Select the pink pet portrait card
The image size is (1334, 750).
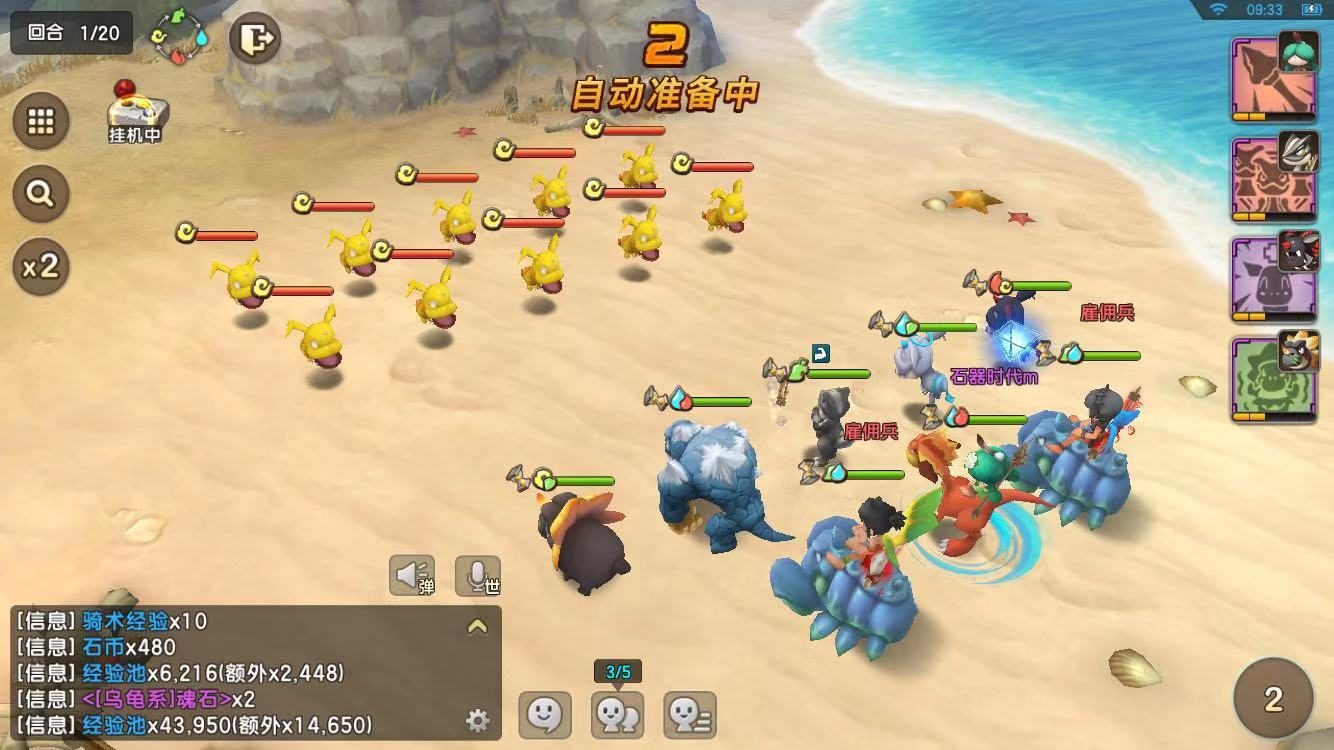(1273, 80)
